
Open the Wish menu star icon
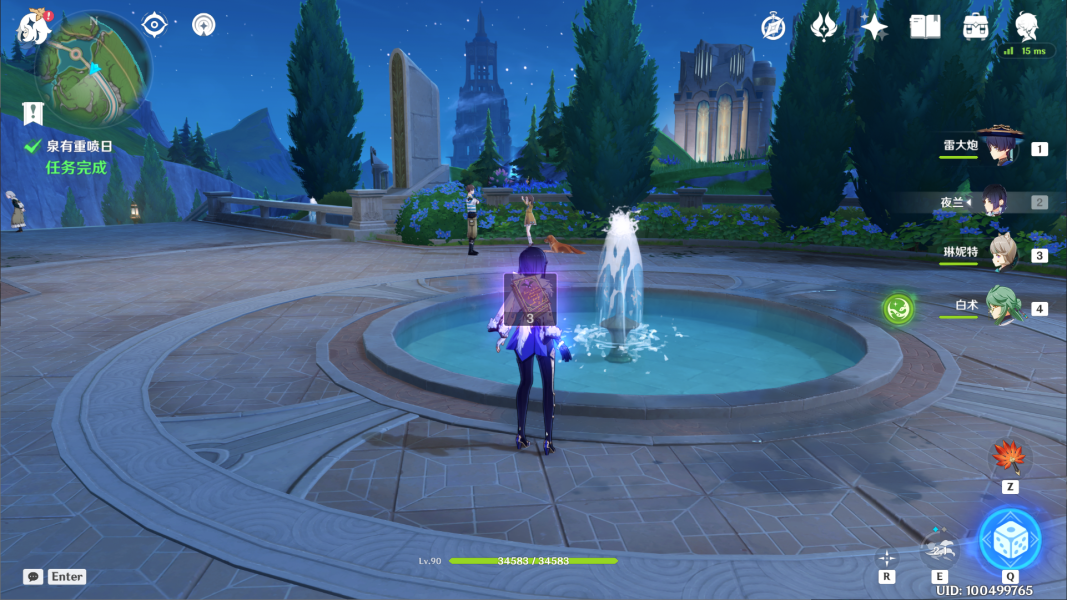pyautogui.click(x=874, y=27)
